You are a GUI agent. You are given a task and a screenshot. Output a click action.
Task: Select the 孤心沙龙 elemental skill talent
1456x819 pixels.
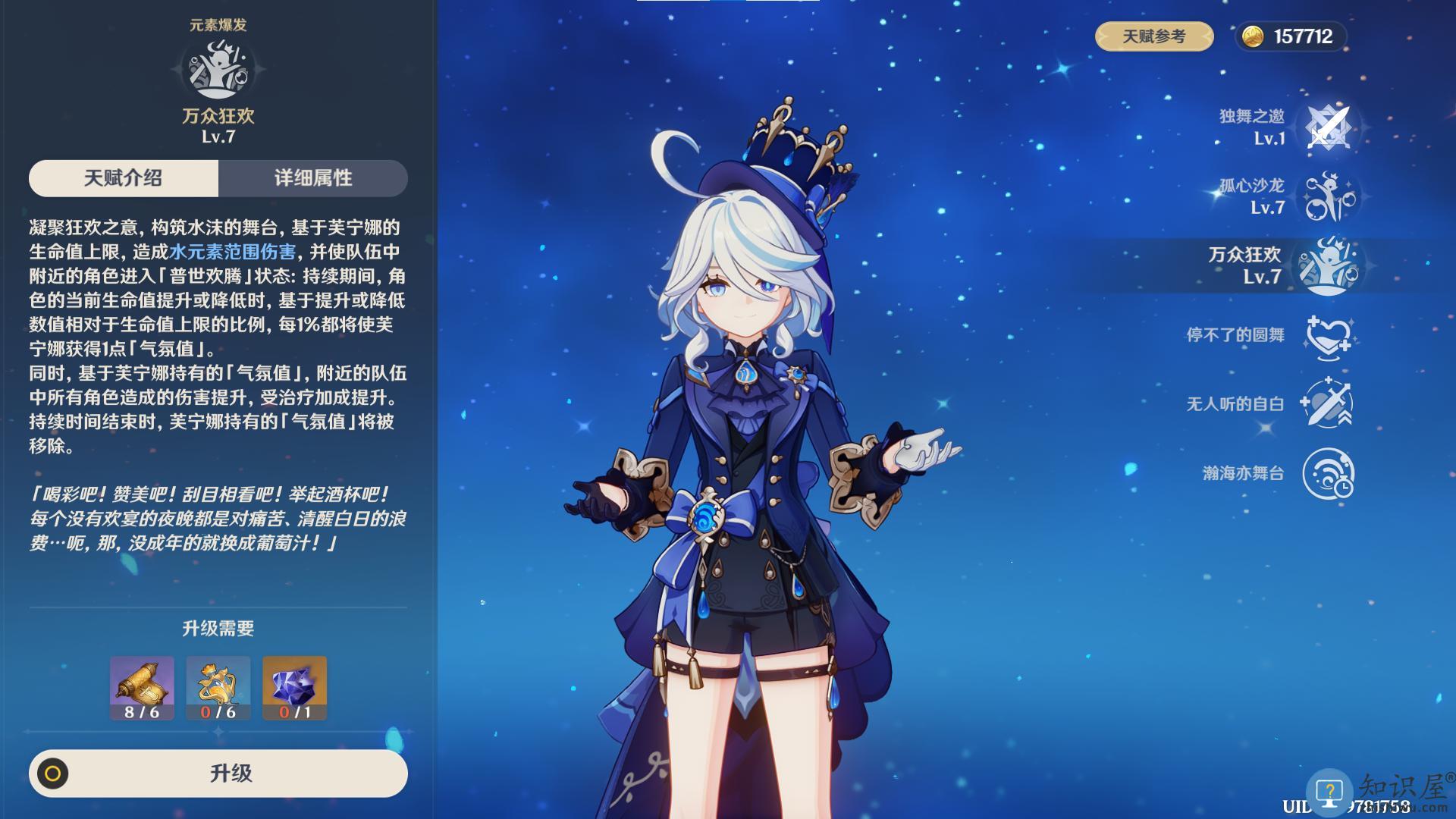point(1329,196)
